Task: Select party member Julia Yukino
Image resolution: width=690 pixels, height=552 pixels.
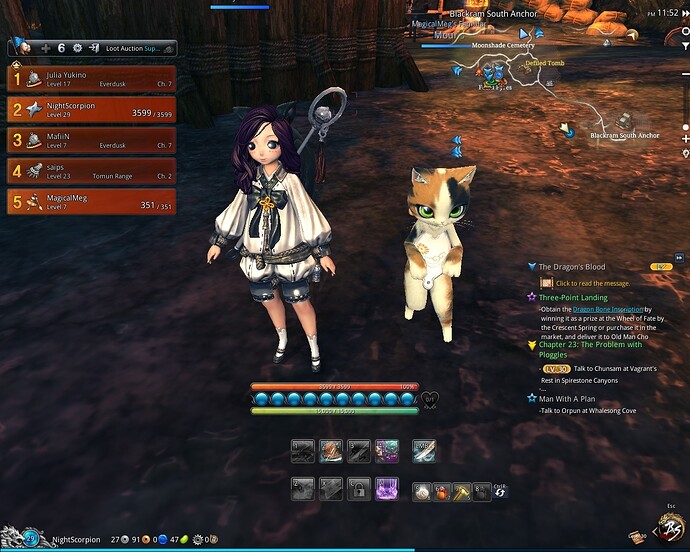Action: point(90,79)
